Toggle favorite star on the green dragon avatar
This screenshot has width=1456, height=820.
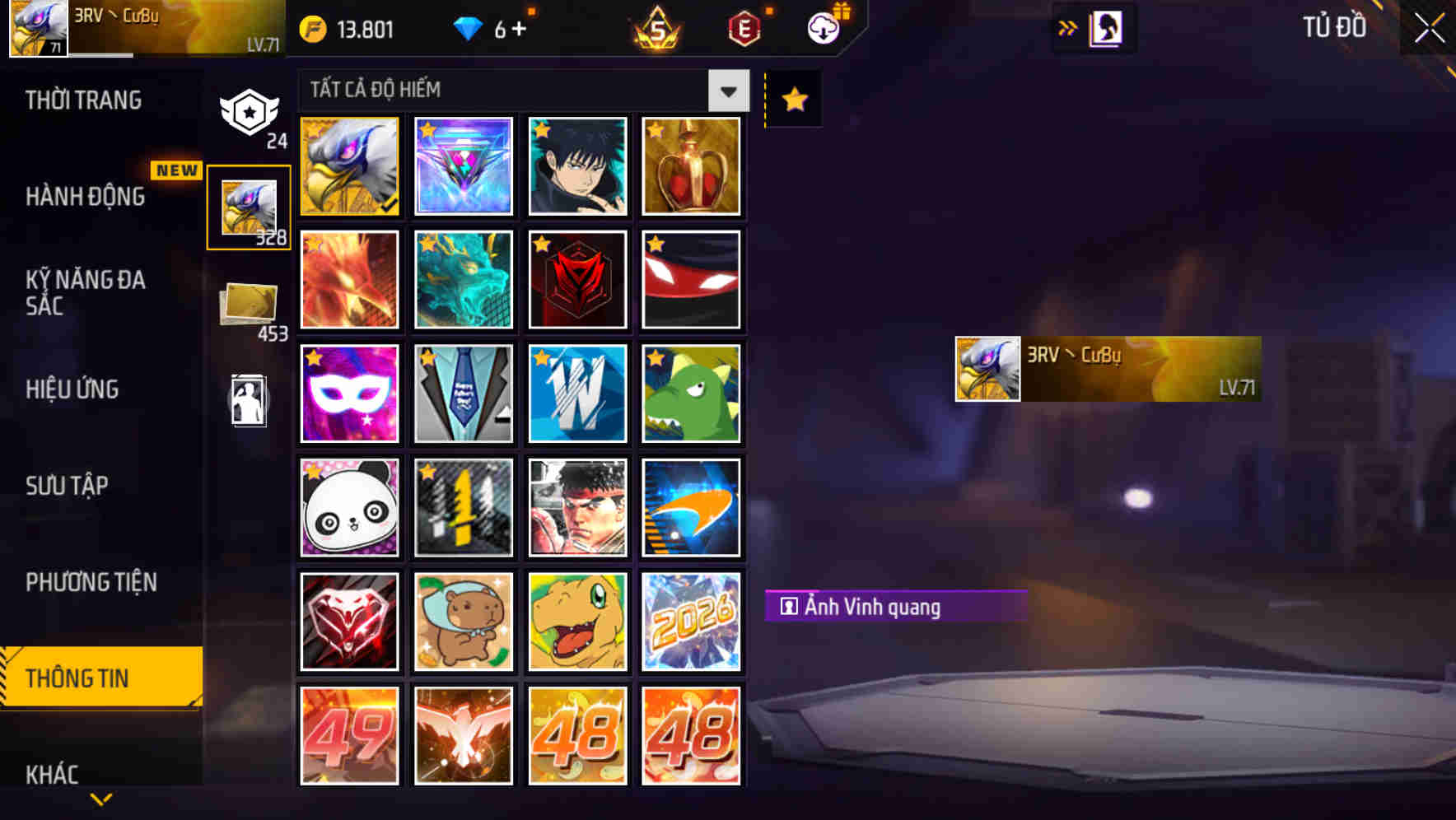pyautogui.click(x=655, y=359)
